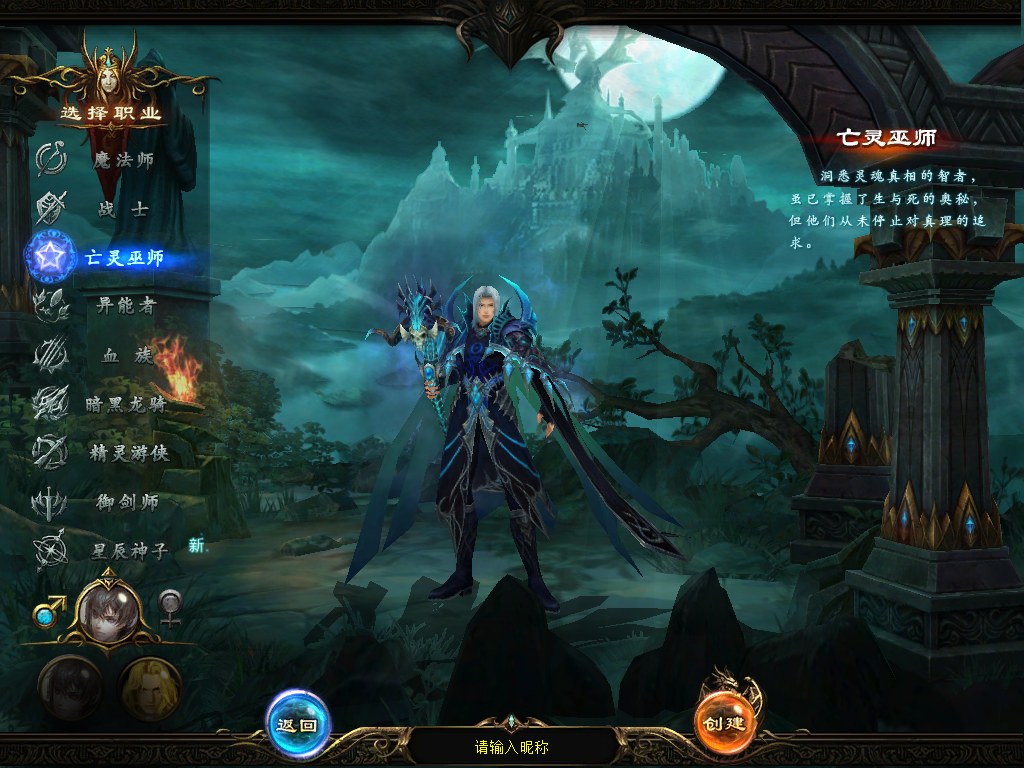Choose the blonde long-haired portrait
The height and width of the screenshot is (768, 1024).
(150, 688)
